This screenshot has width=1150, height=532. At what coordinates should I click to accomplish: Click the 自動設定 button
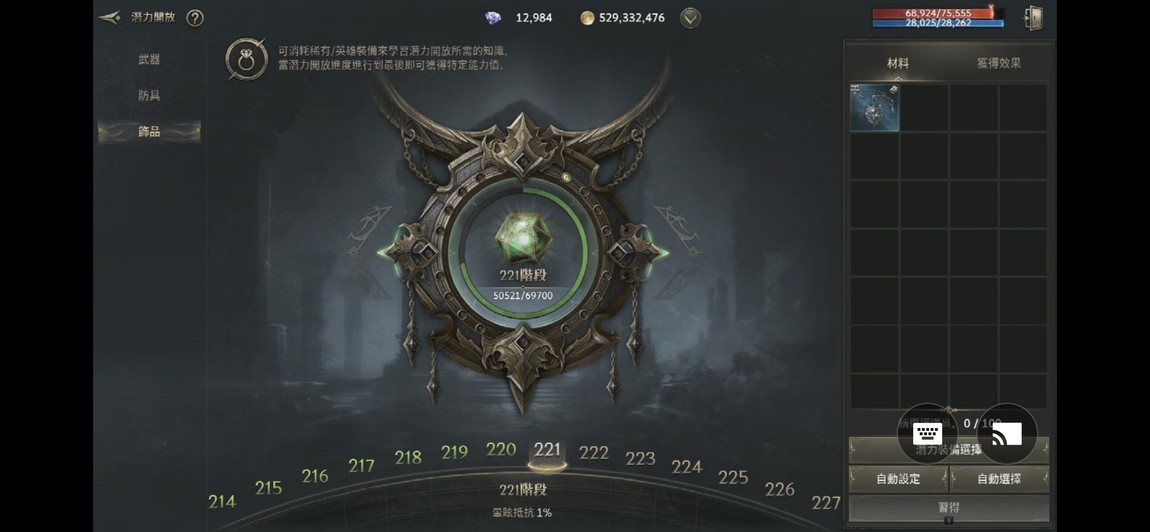click(x=898, y=479)
